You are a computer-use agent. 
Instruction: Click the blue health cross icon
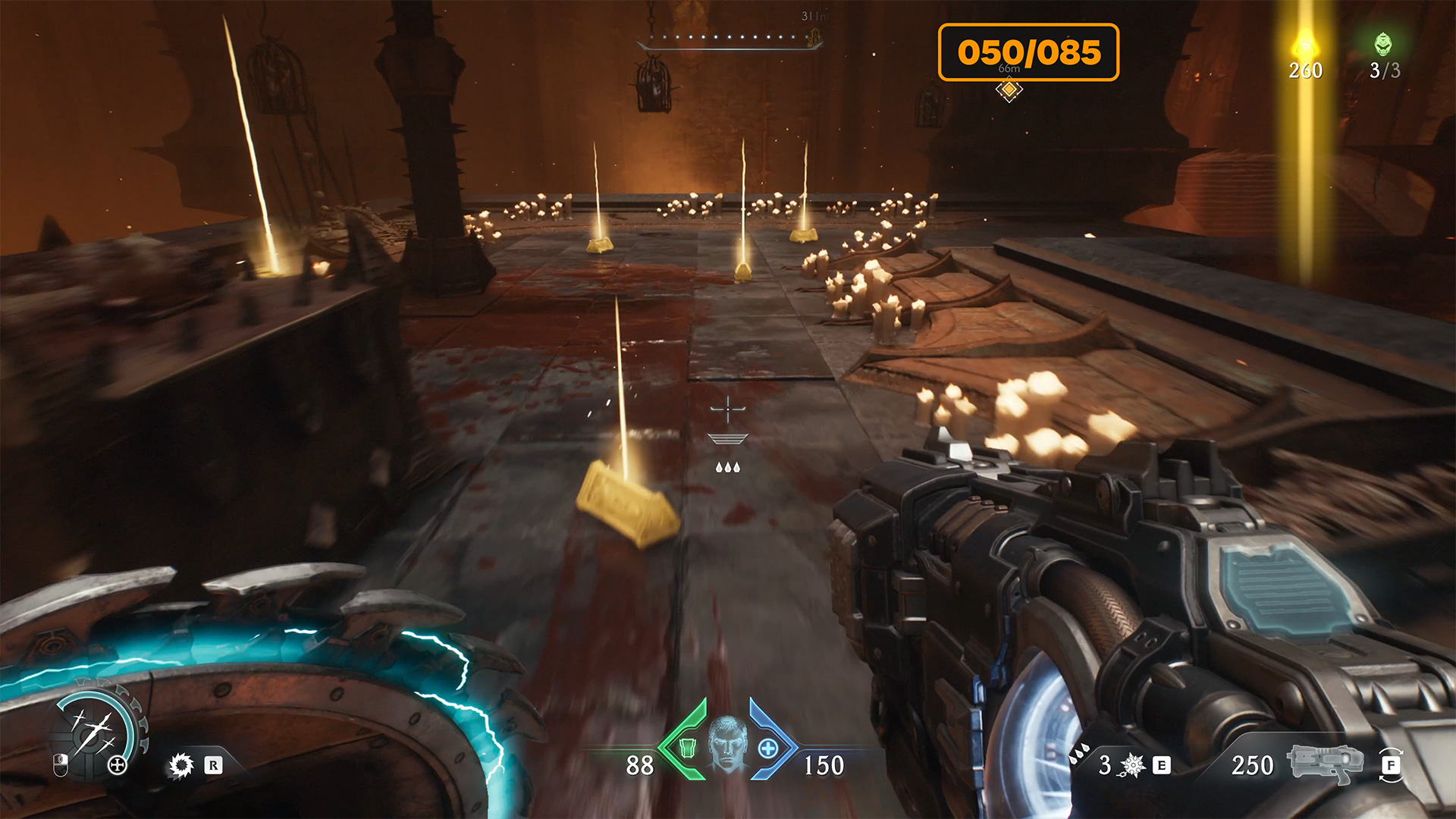coord(768,748)
